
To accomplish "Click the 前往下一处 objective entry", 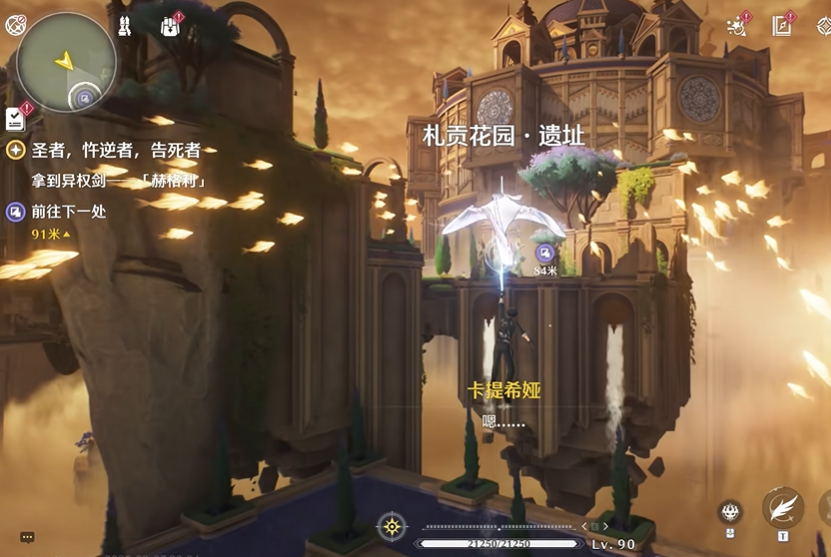I will [x=69, y=211].
